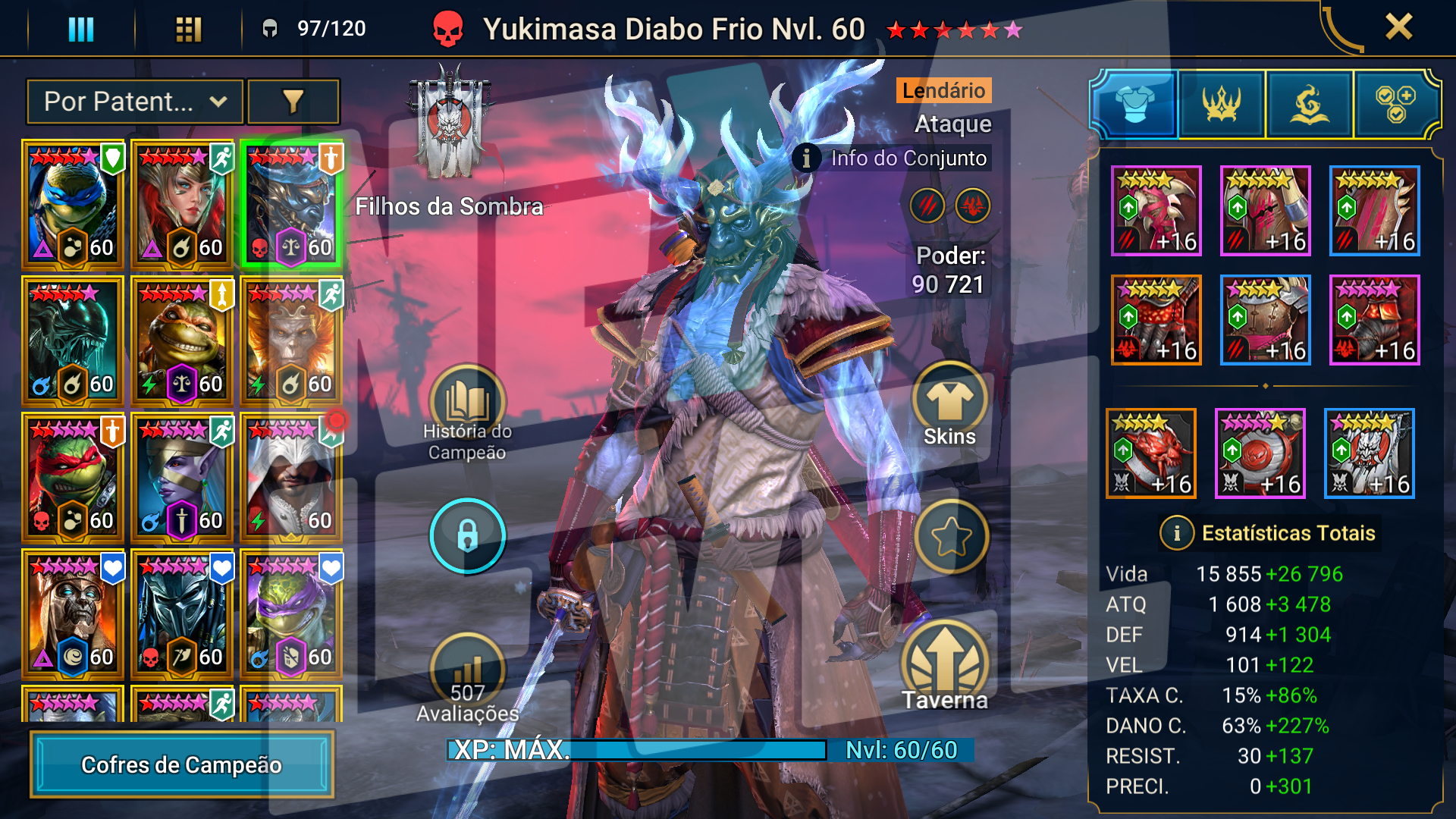Switch to the vertical bars list view
This screenshot has width=1456, height=819.
coord(81,30)
